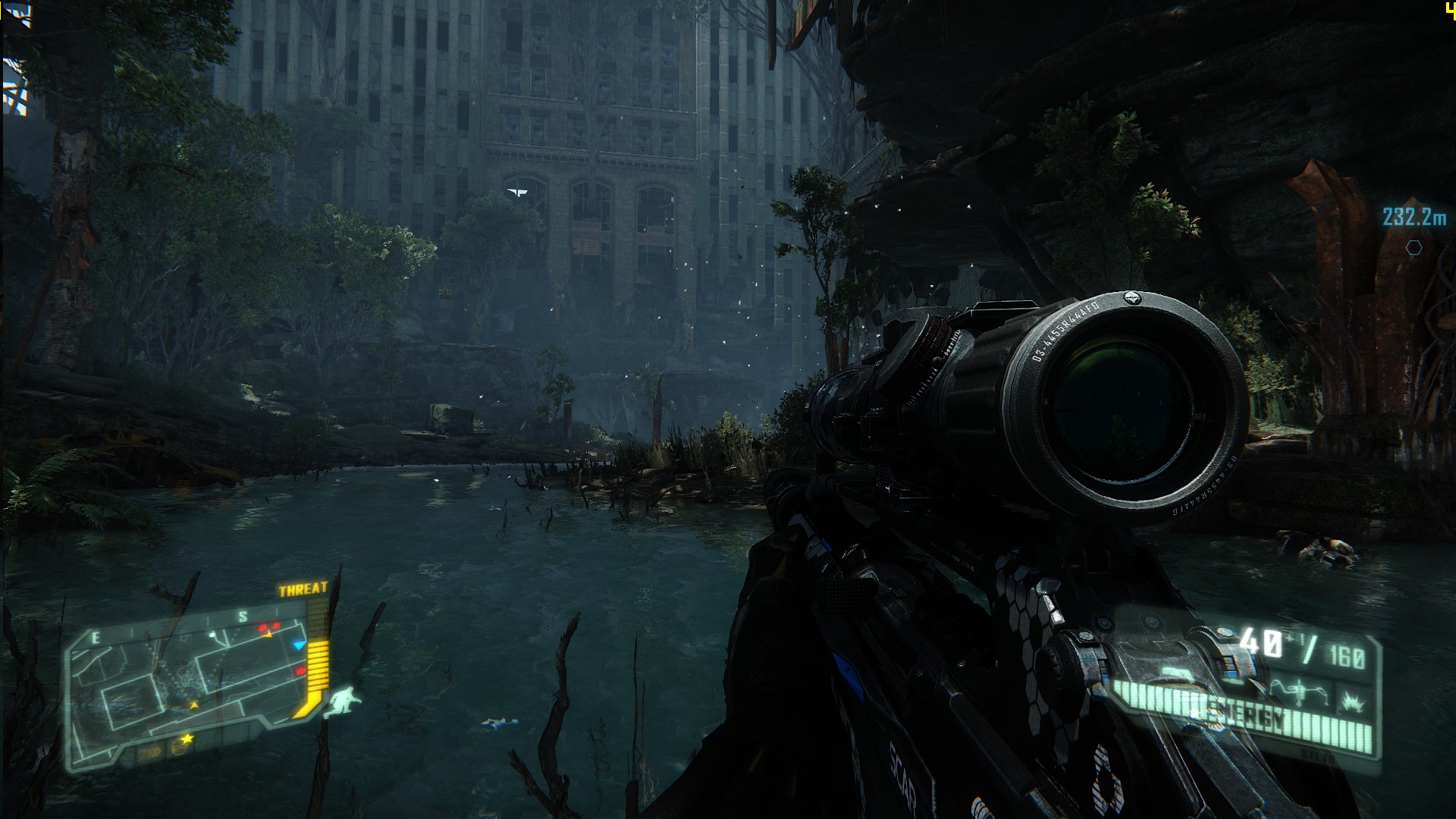This screenshot has height=819, width=1456.
Task: Click the bow weapon icon
Action: pyautogui.click(x=1301, y=690)
